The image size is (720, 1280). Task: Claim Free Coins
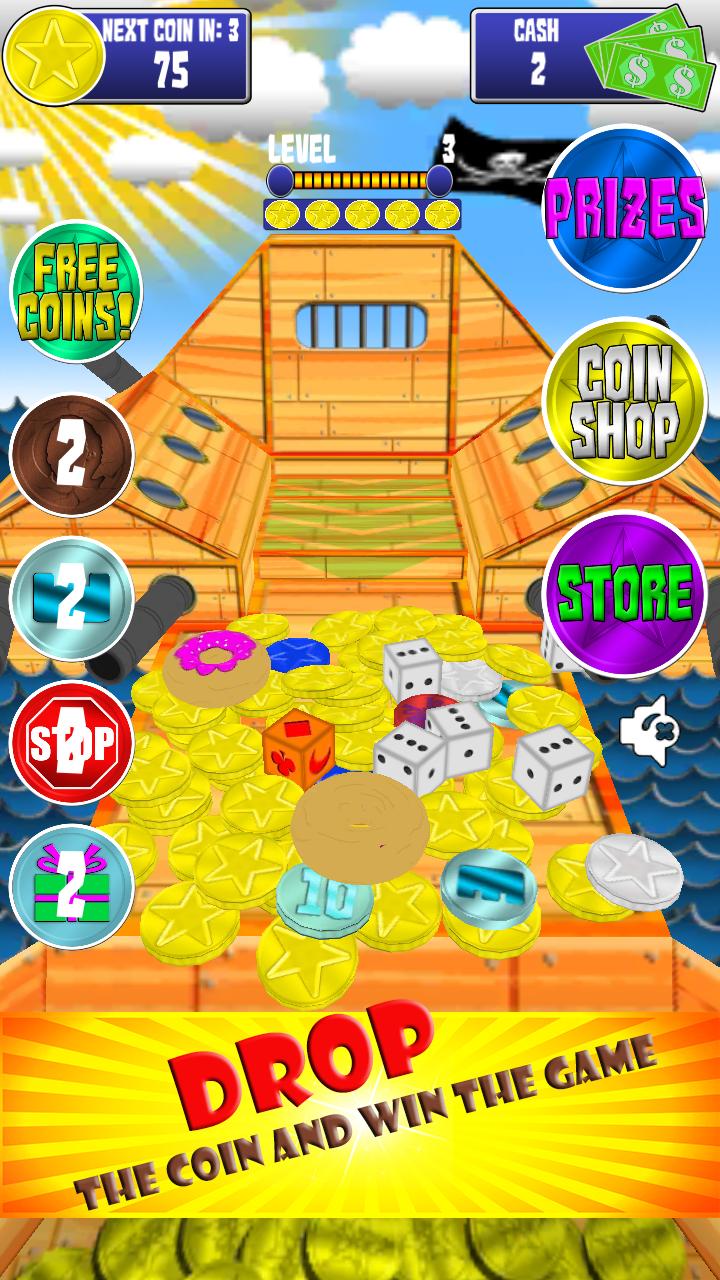coord(75,290)
